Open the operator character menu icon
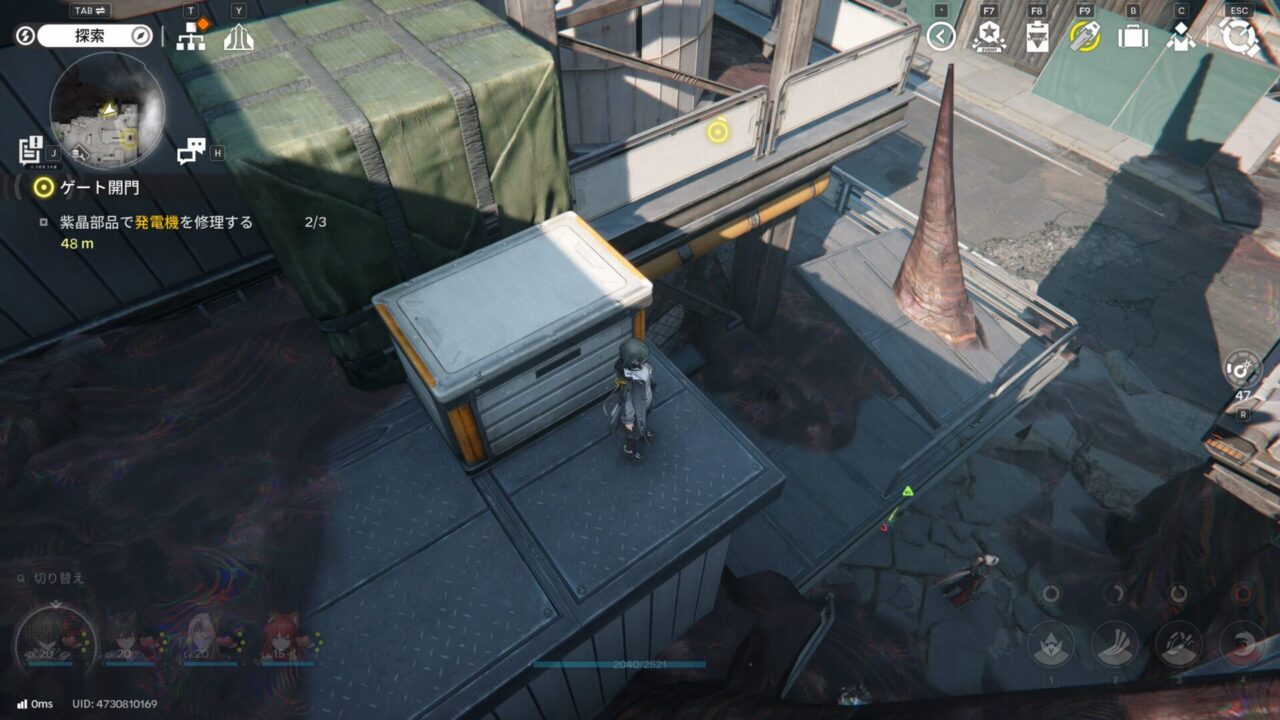1280x720 pixels. tap(1181, 37)
